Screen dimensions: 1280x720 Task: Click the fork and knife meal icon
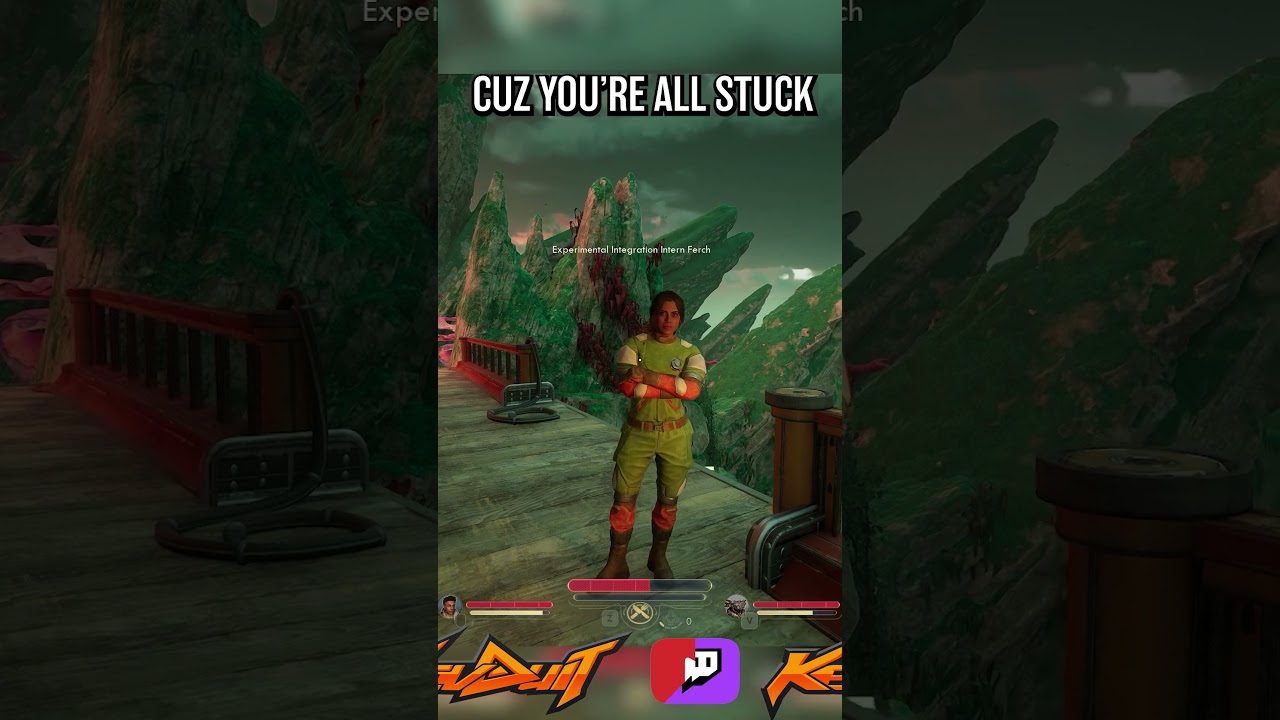pos(639,611)
